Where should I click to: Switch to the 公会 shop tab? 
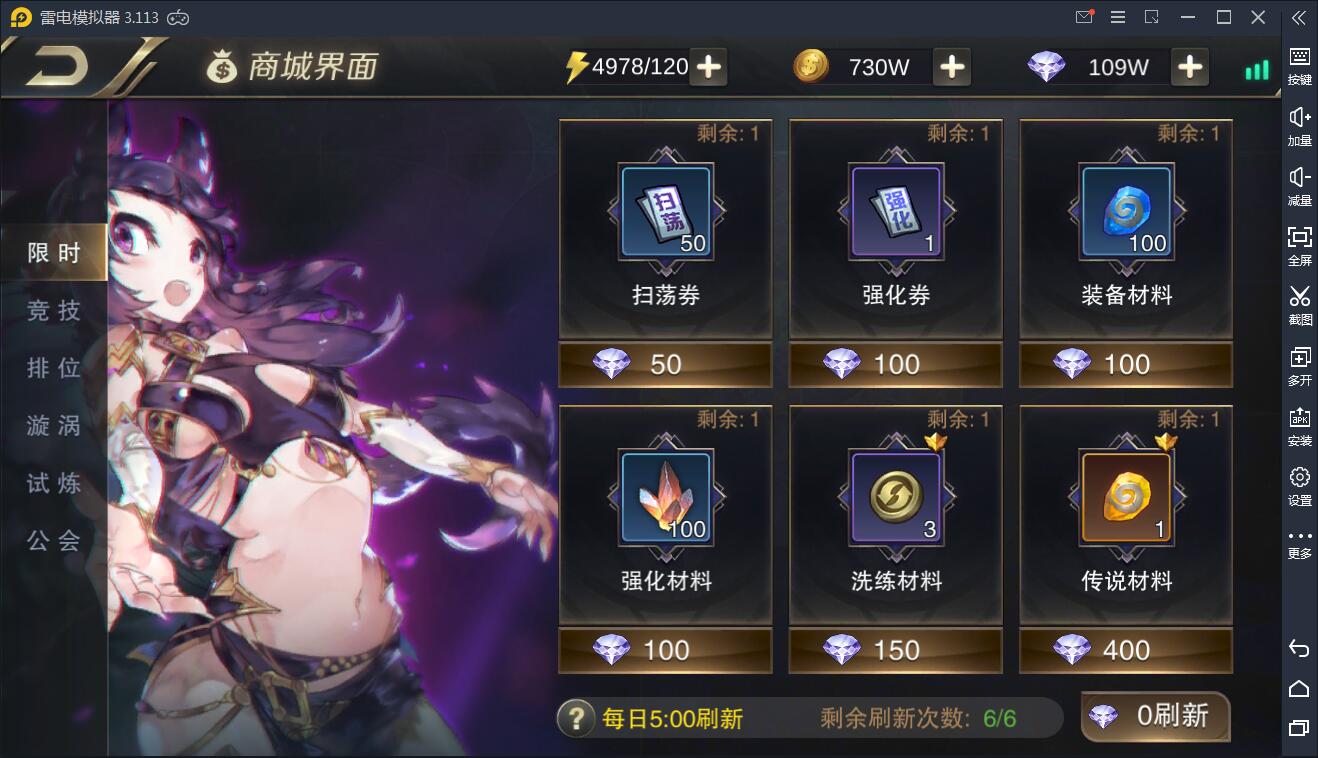tap(52, 540)
